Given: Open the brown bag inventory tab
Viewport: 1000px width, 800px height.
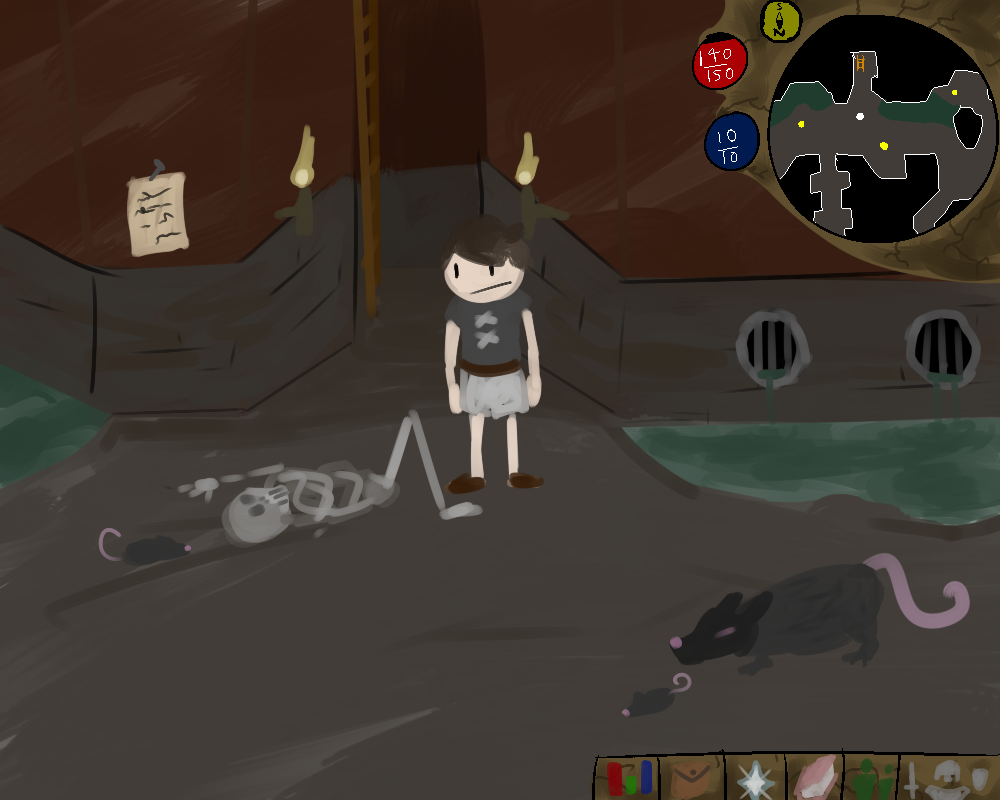Looking at the screenshot, I should click(x=690, y=778).
